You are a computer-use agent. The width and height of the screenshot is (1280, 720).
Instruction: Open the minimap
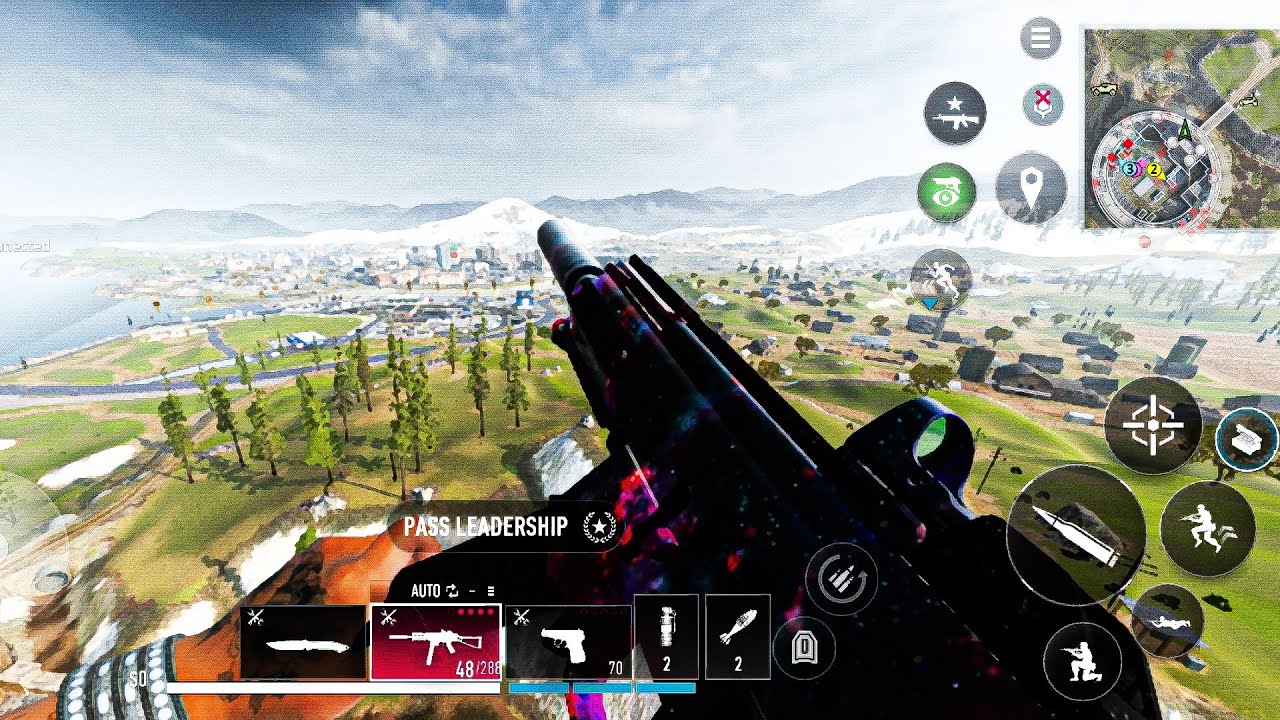pyautogui.click(x=1182, y=128)
